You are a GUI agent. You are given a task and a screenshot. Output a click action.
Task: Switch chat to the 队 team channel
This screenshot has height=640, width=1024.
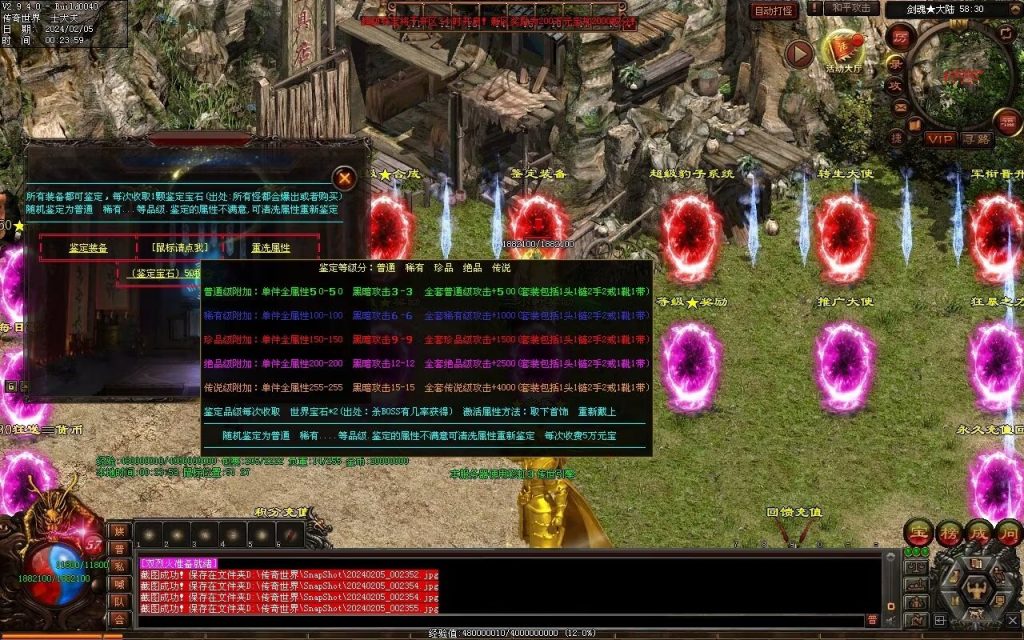(119, 602)
